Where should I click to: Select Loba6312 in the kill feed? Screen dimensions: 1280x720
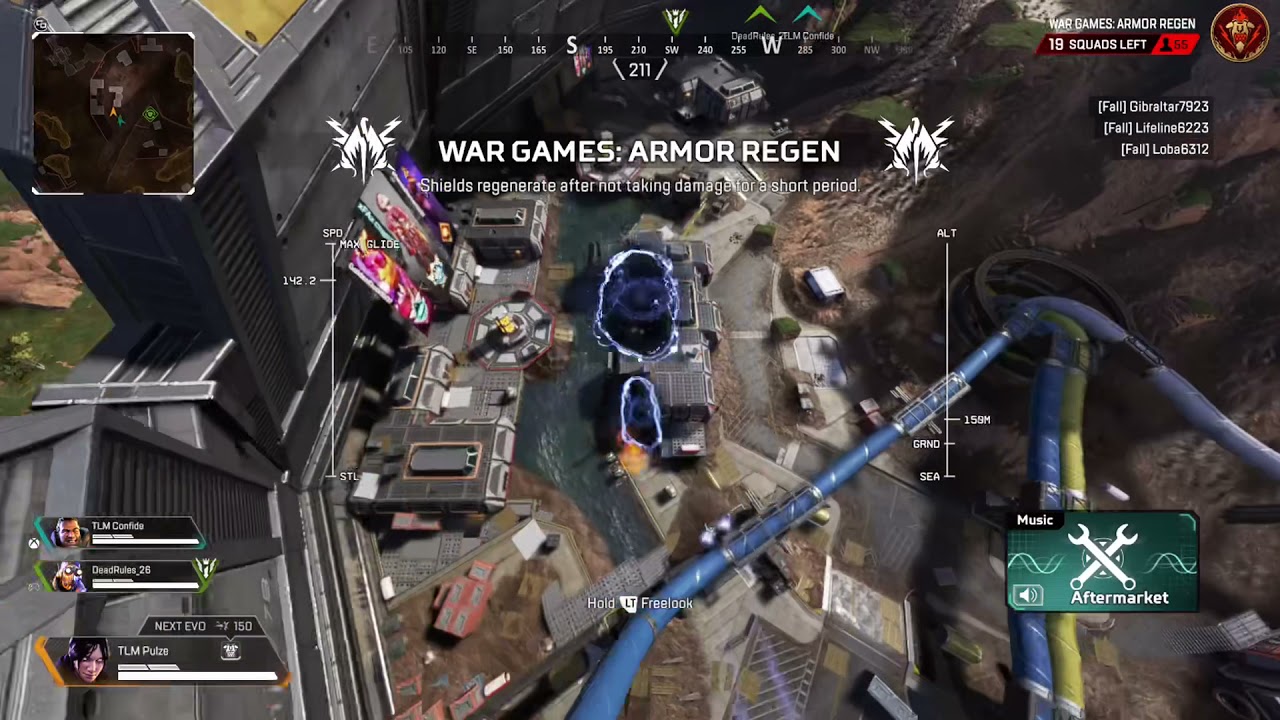[1164, 149]
